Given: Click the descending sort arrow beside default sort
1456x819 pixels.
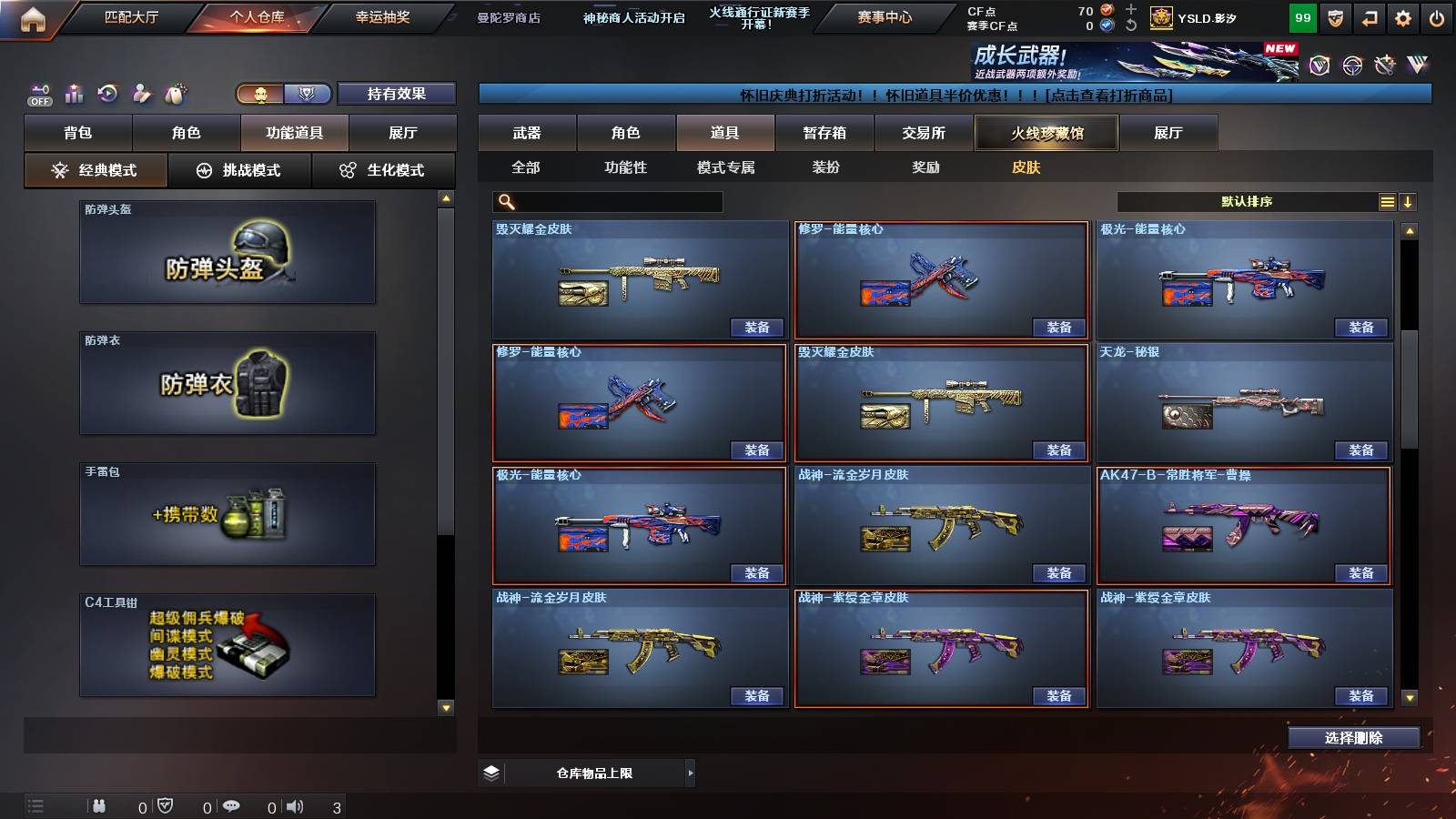Looking at the screenshot, I should [x=1409, y=201].
